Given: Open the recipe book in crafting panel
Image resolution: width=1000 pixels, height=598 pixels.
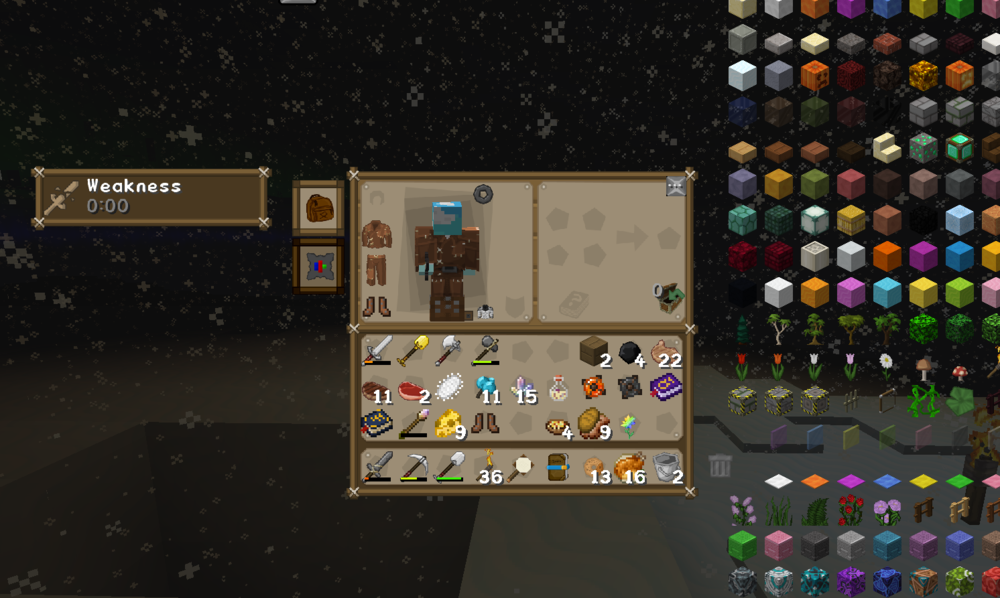Looking at the screenshot, I should tap(574, 302).
